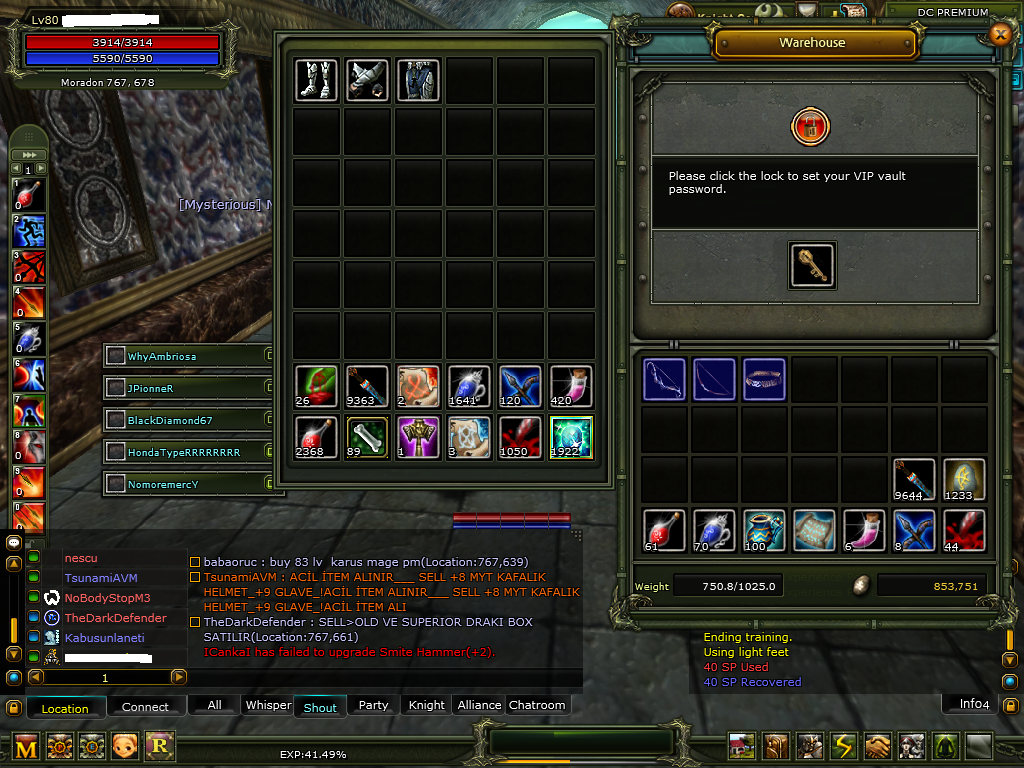Select the purple hammer item slot

pos(418,437)
